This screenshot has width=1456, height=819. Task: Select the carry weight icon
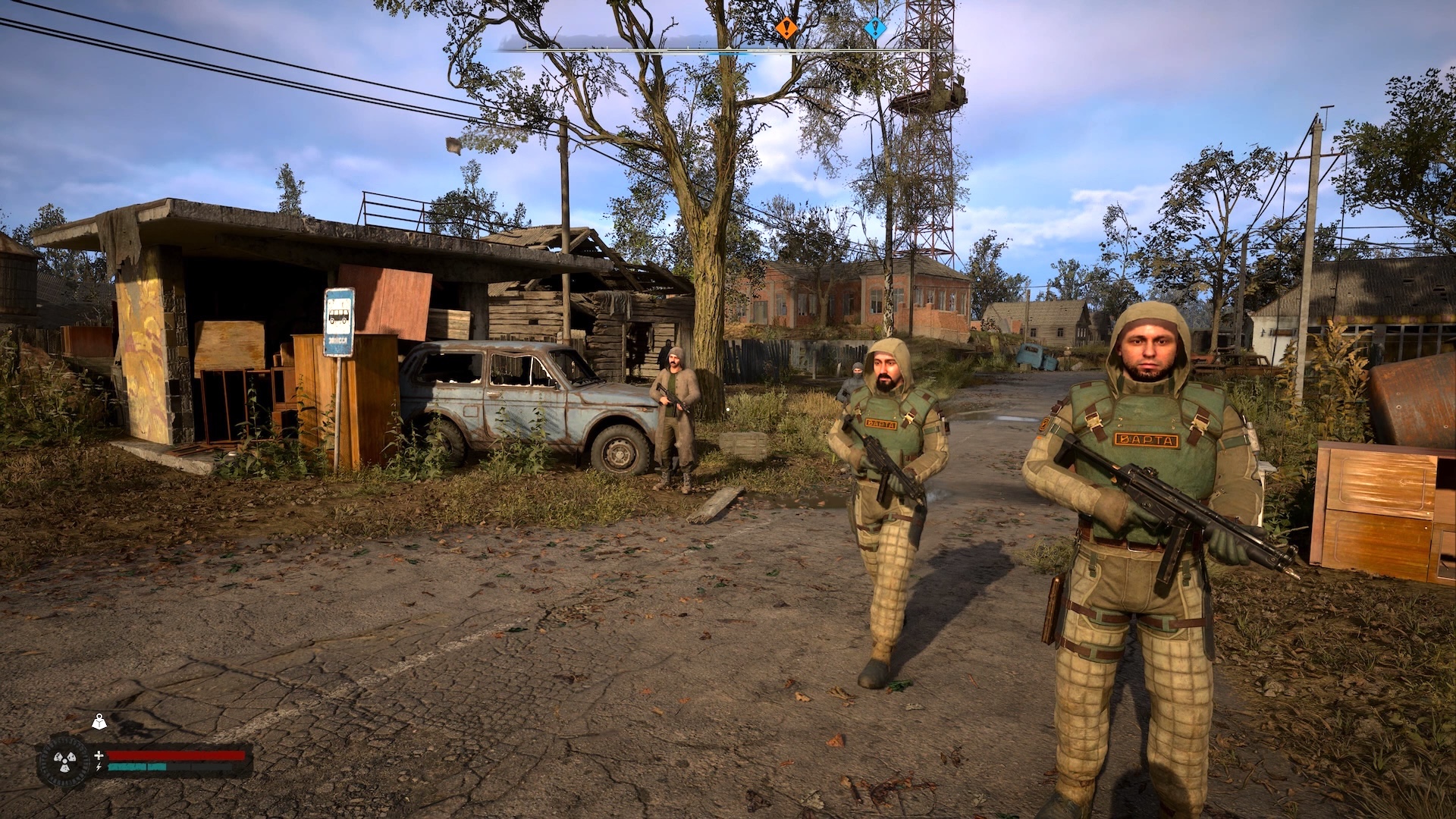tap(99, 723)
